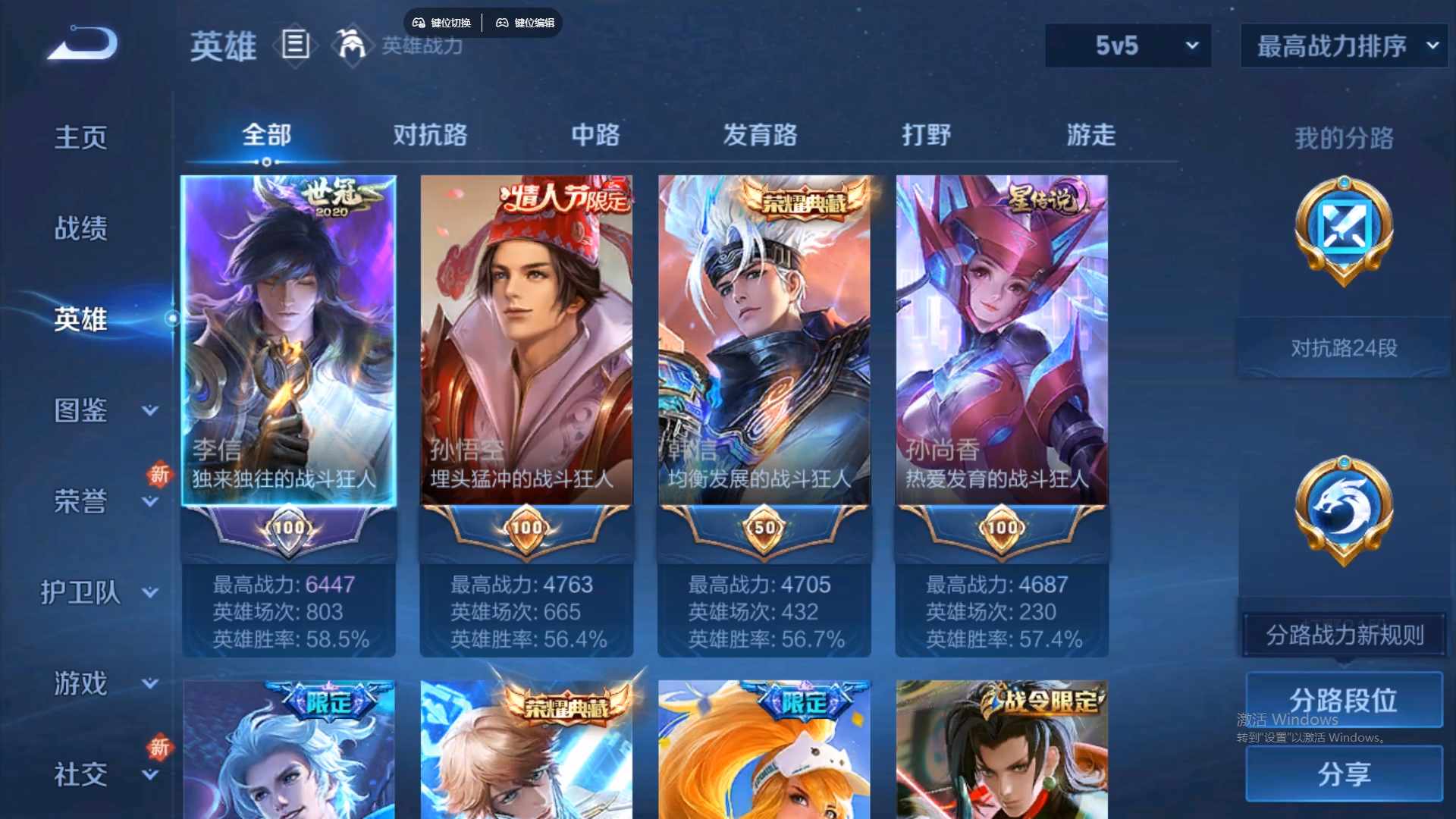The width and height of the screenshot is (1456, 819).
Task: Click the 分路段位 button
Action: coord(1342,700)
